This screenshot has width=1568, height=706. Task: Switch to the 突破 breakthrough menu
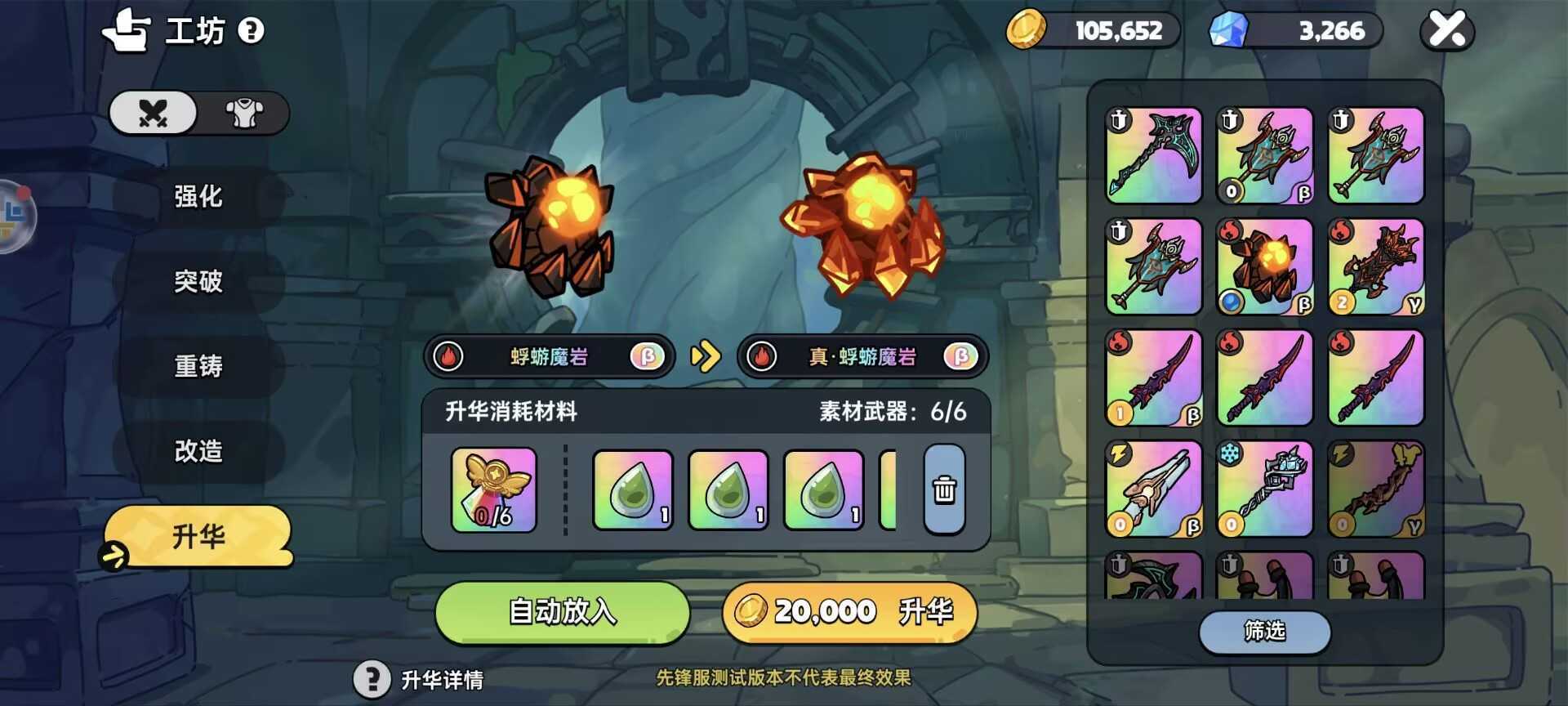coord(198,282)
